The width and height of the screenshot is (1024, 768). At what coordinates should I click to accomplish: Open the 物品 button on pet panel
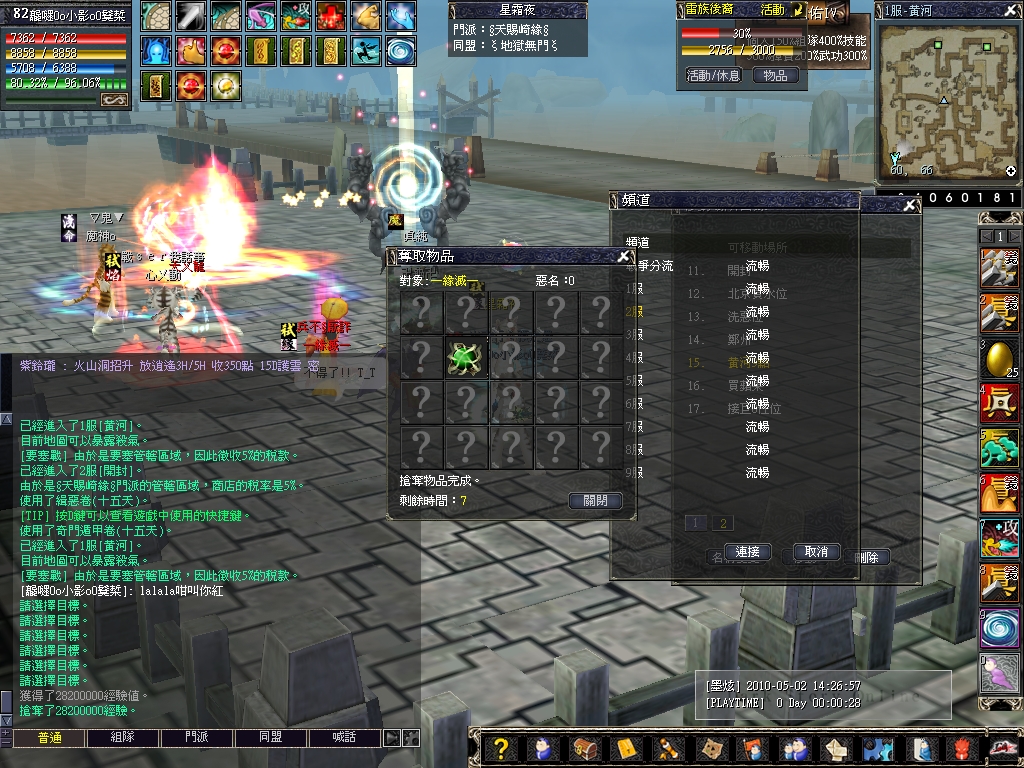click(775, 75)
